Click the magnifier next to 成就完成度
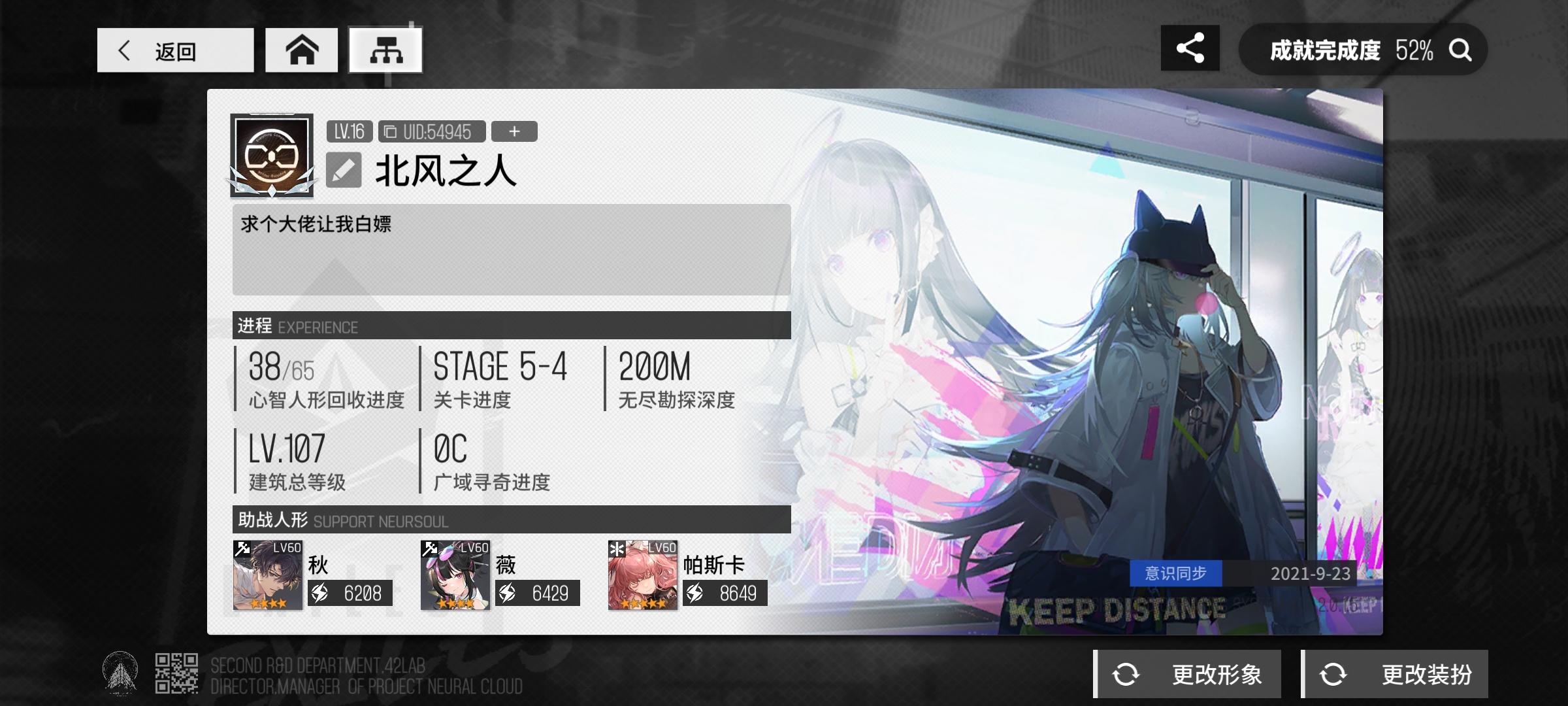The image size is (1568, 706). click(x=1462, y=49)
